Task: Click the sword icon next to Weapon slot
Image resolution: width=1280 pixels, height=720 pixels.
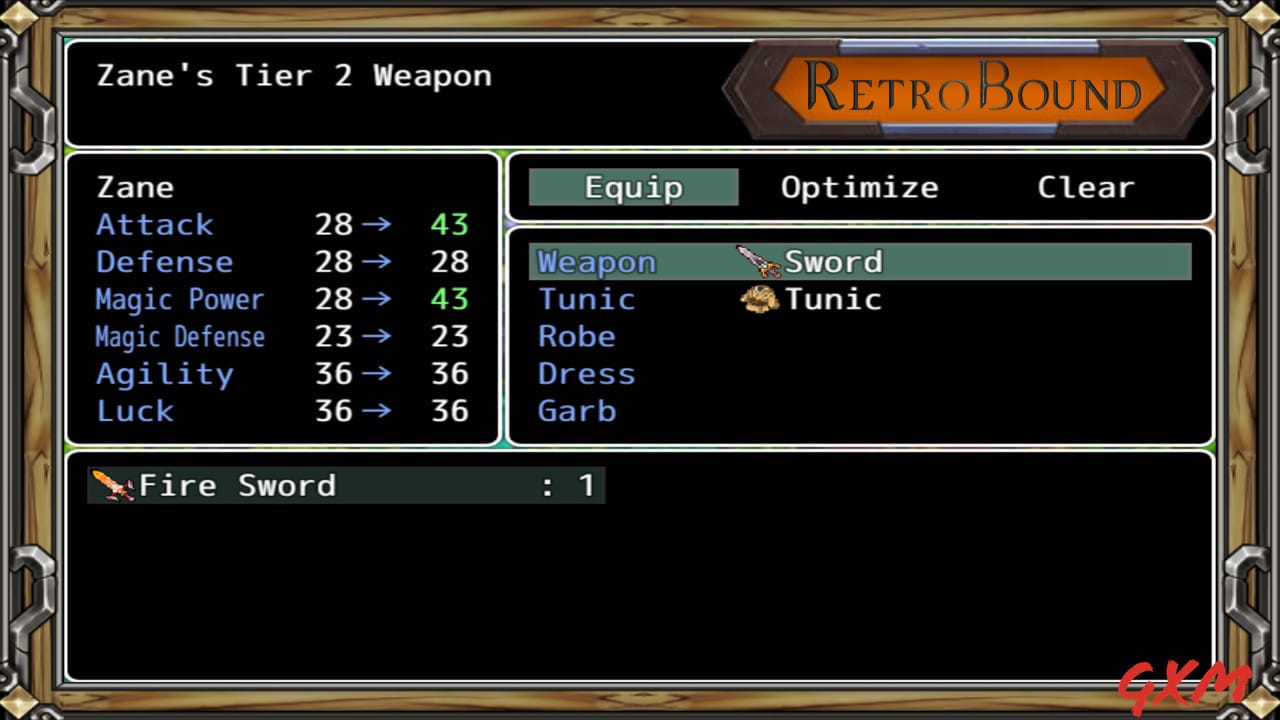Action: (x=757, y=260)
